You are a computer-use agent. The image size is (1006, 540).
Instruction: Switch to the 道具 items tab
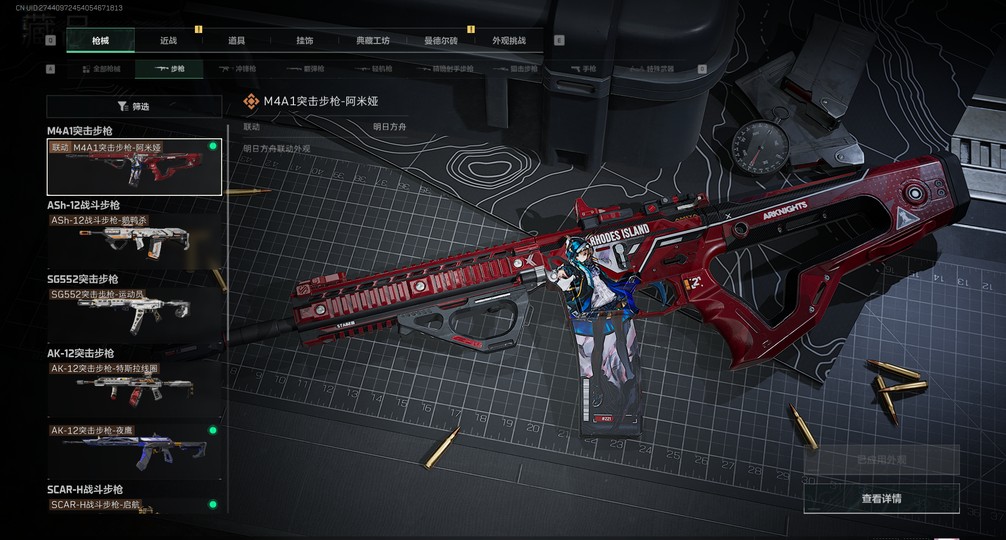(236, 41)
